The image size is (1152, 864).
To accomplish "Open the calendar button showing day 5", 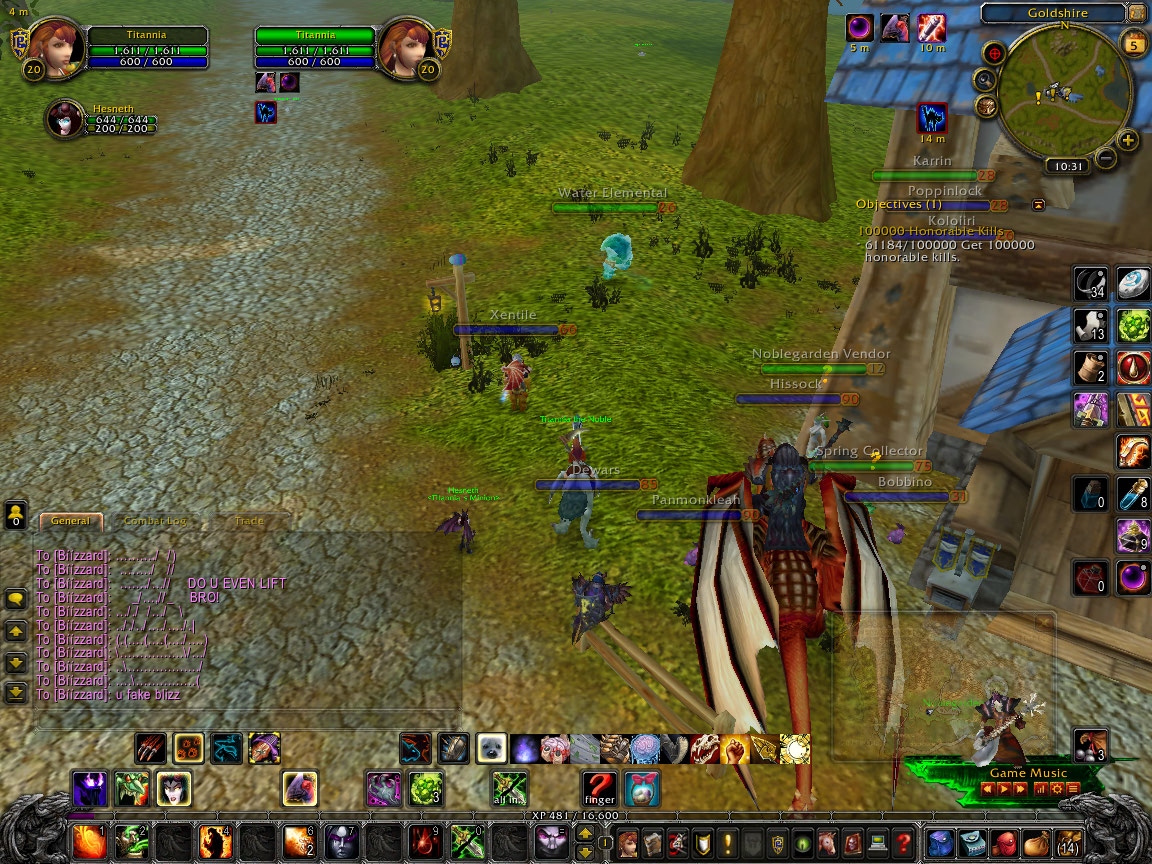I will (1135, 43).
